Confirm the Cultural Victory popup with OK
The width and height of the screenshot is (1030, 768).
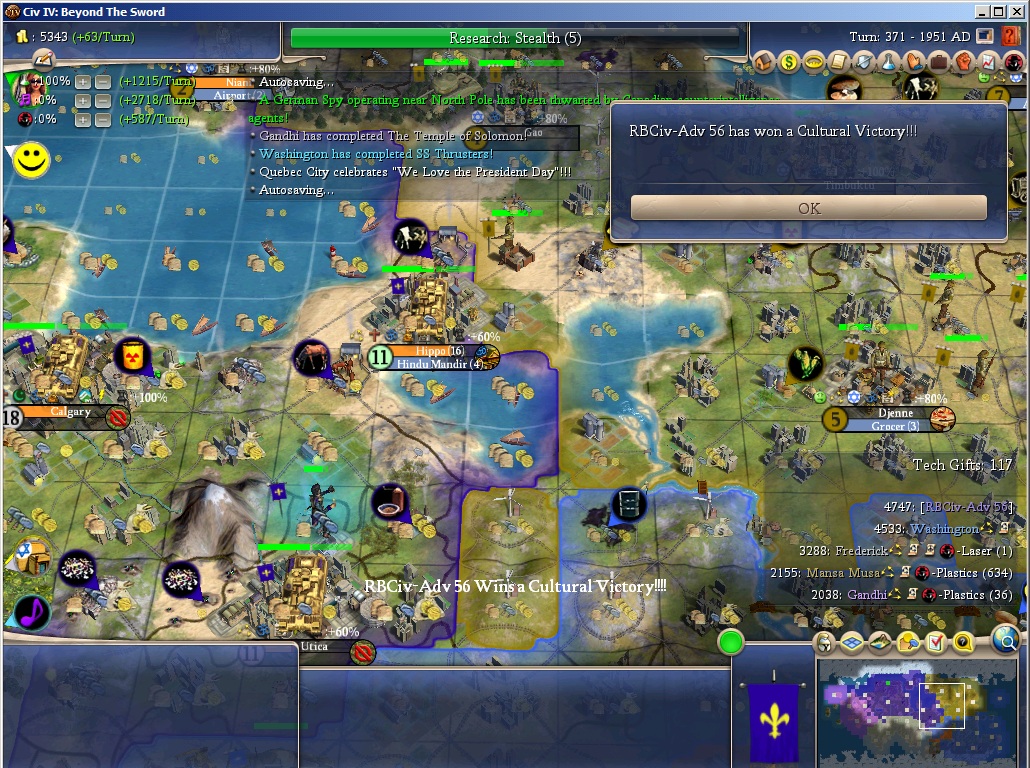(808, 208)
